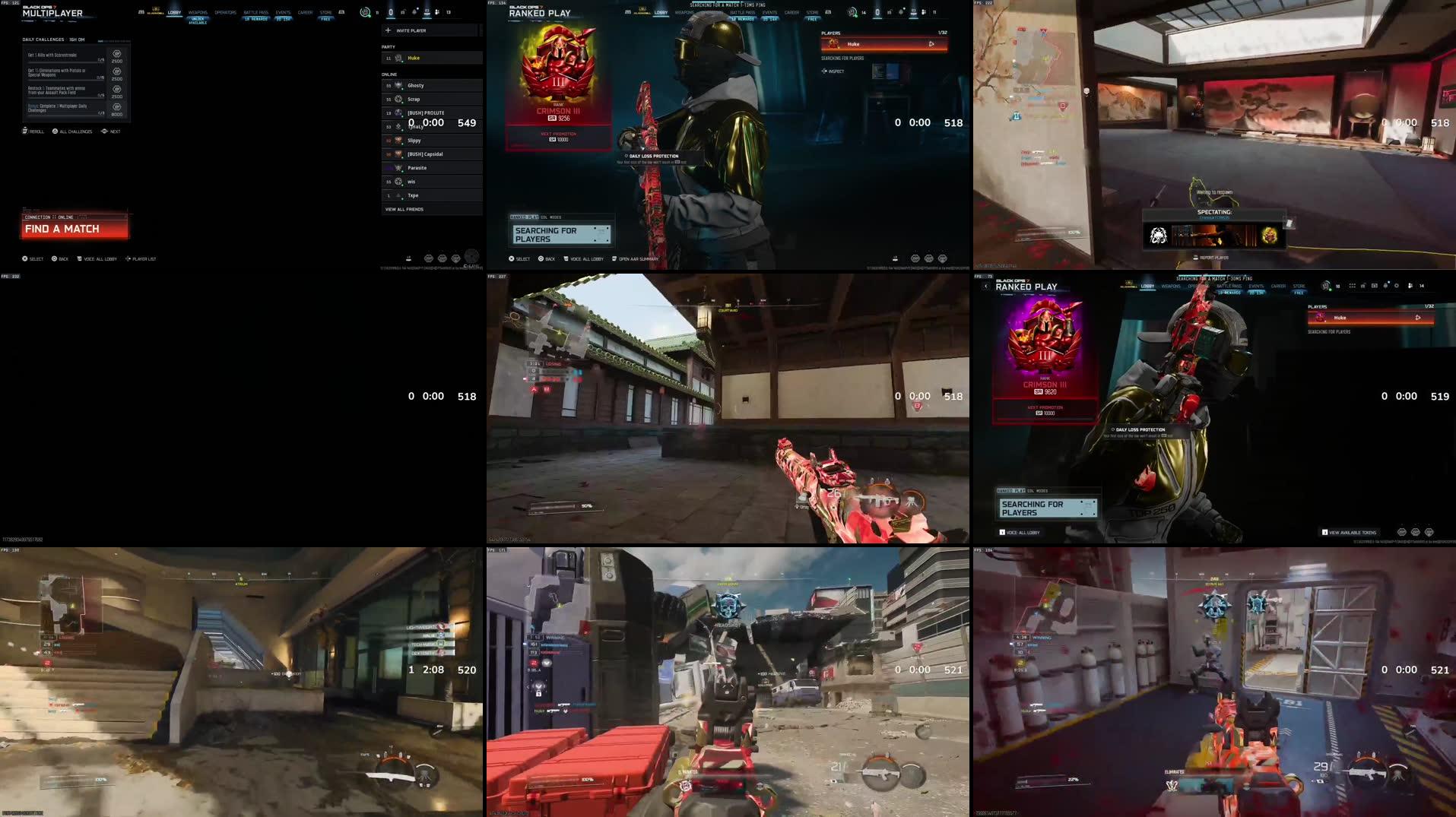Click the Find a Match button
Image resolution: width=1456 pixels, height=817 pixels.
(x=74, y=228)
